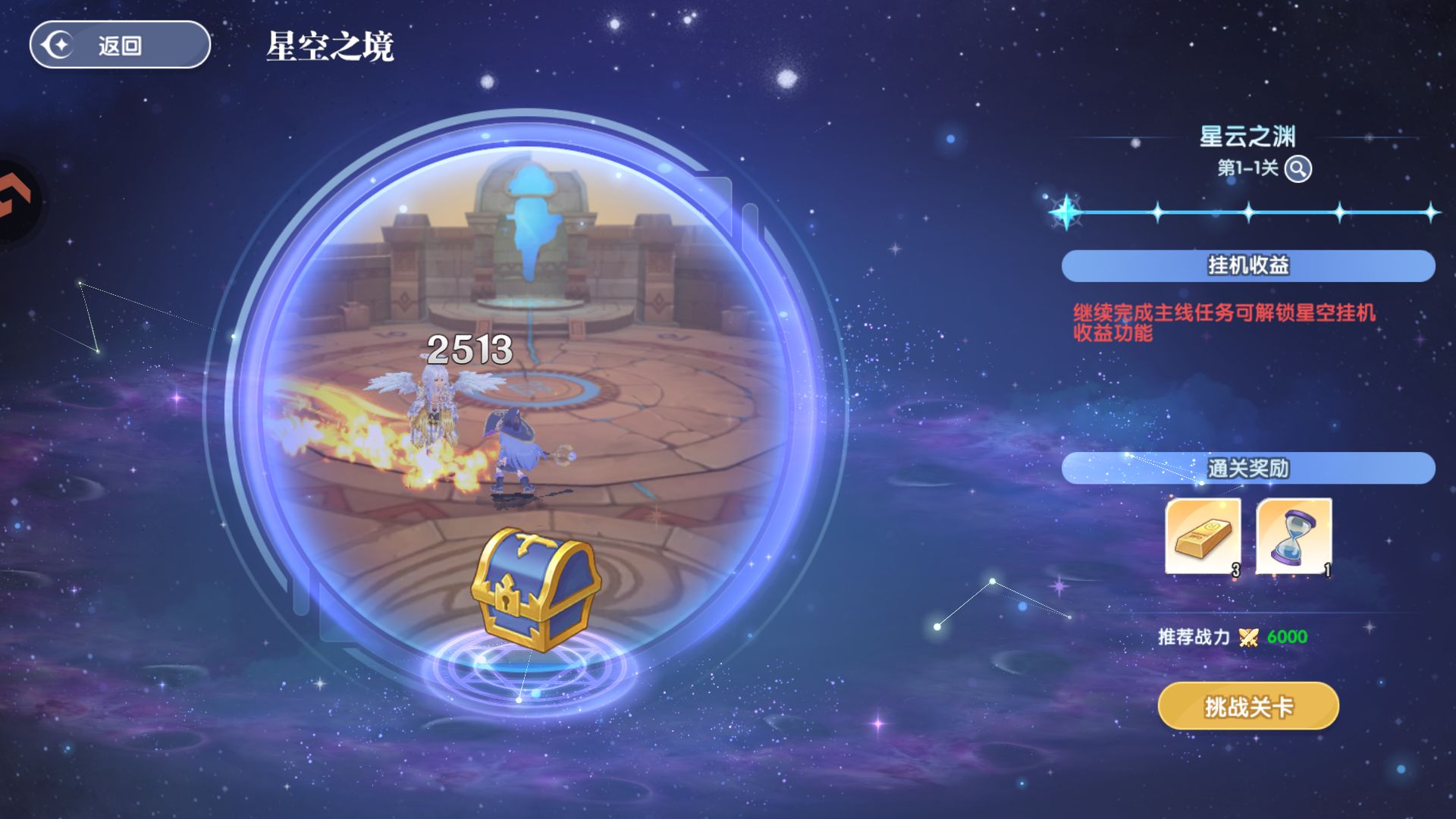This screenshot has height=819, width=1456.
Task: Start the stage with 挑战关卡
Action: 1248,707
